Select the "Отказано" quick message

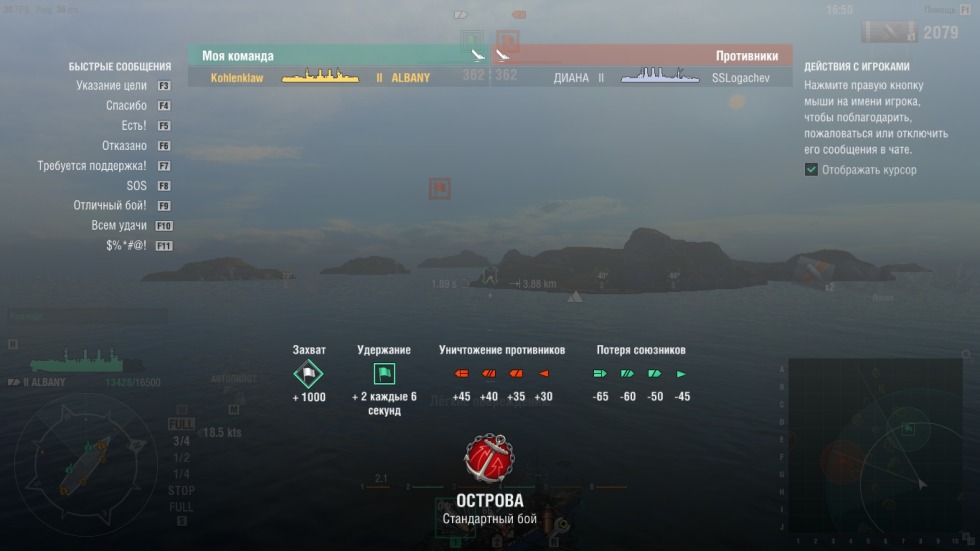click(124, 146)
